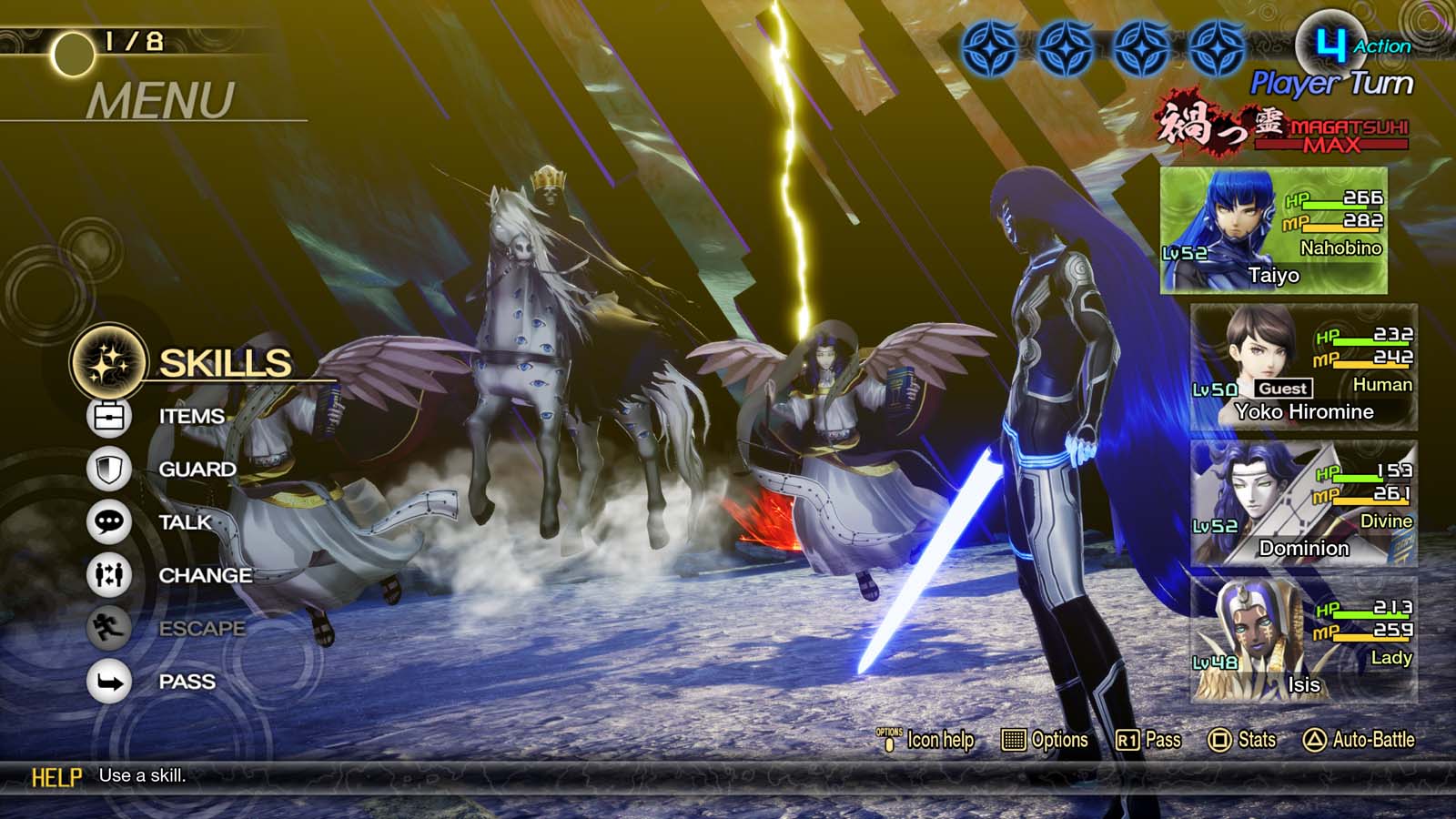Click the GUARD shield icon
Screen dimensions: 1456x819
pyautogui.click(x=108, y=468)
